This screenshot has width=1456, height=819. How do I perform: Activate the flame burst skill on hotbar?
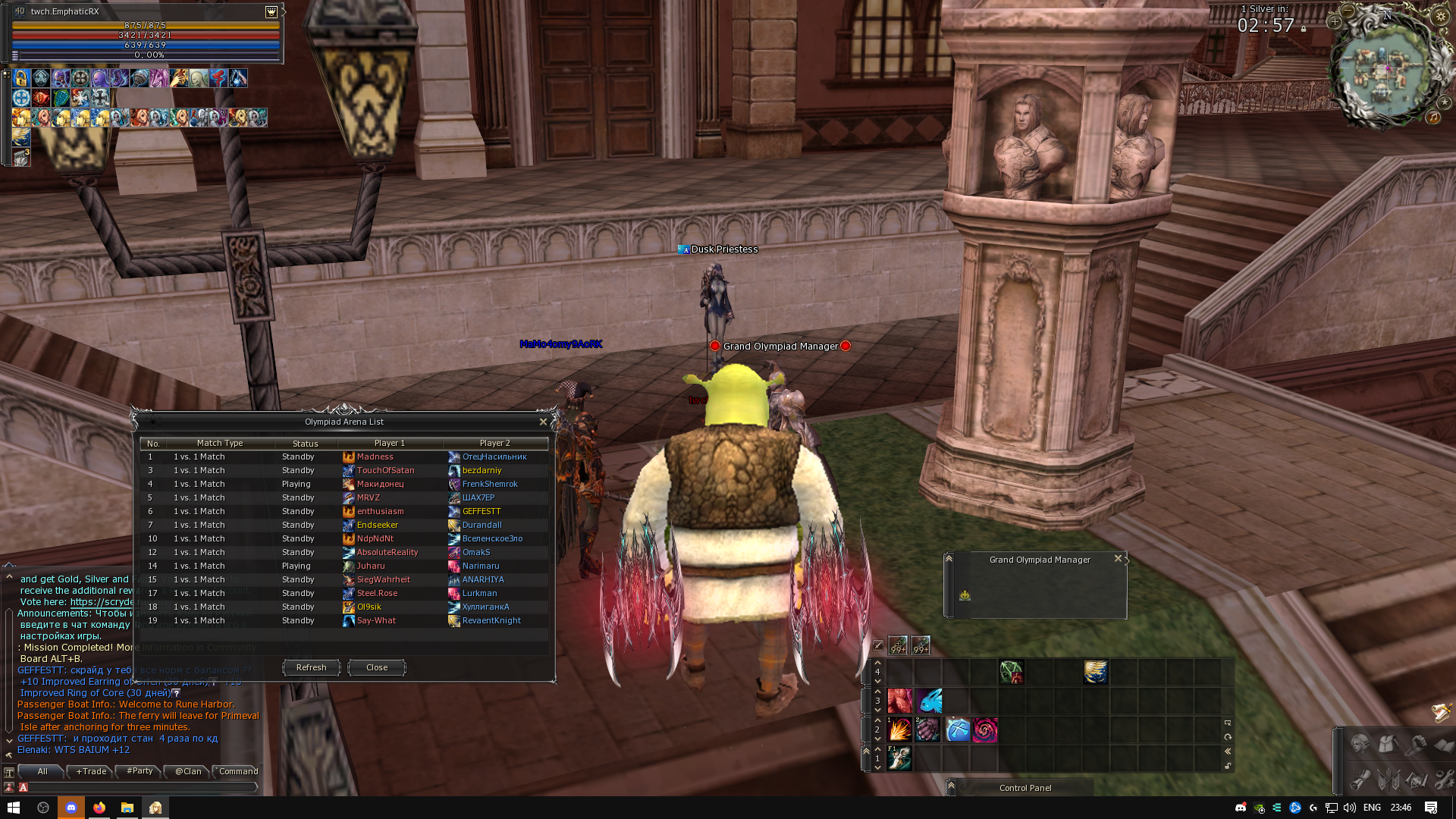point(899,730)
